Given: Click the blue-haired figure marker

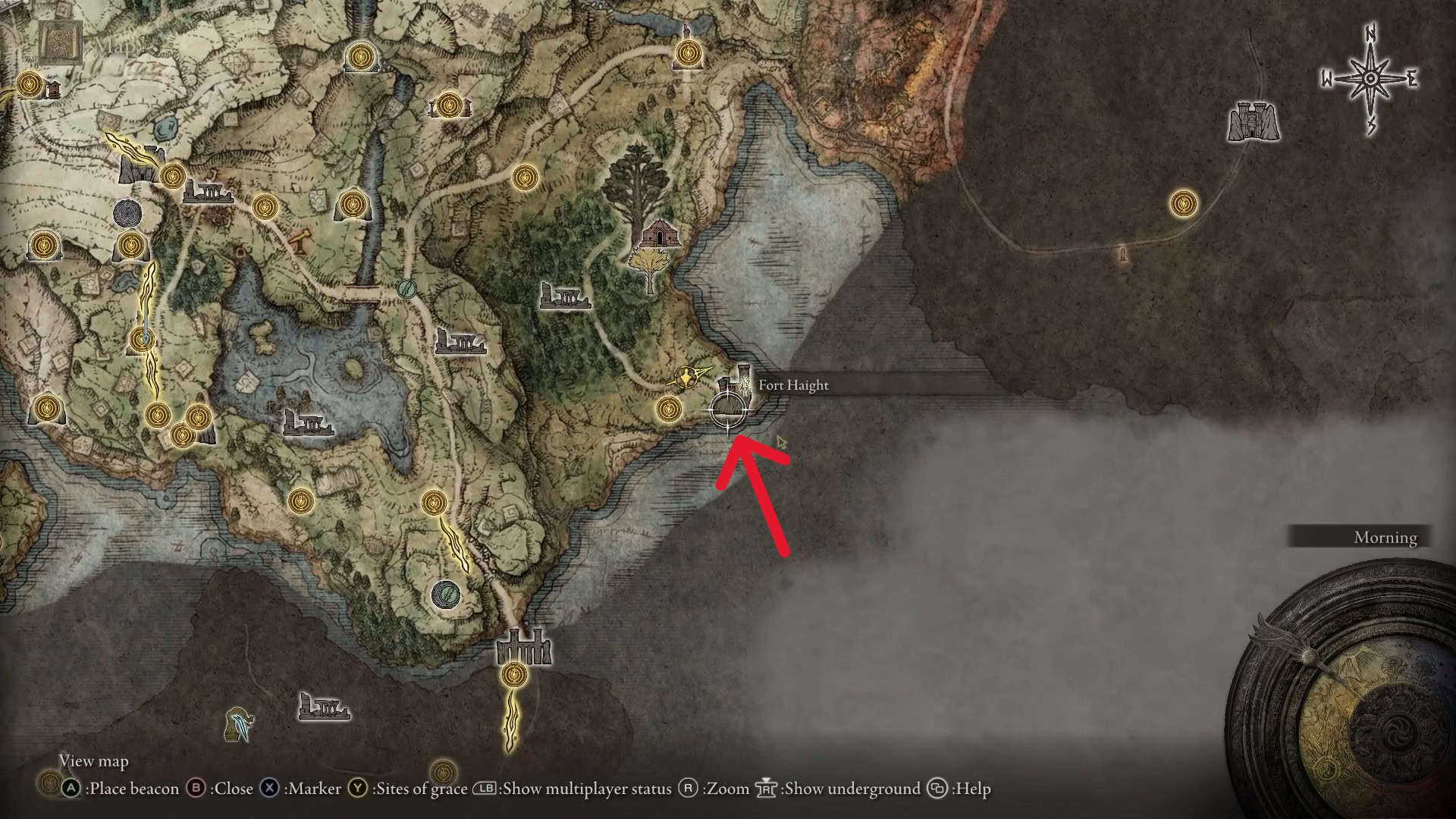Looking at the screenshot, I should pyautogui.click(x=240, y=723).
